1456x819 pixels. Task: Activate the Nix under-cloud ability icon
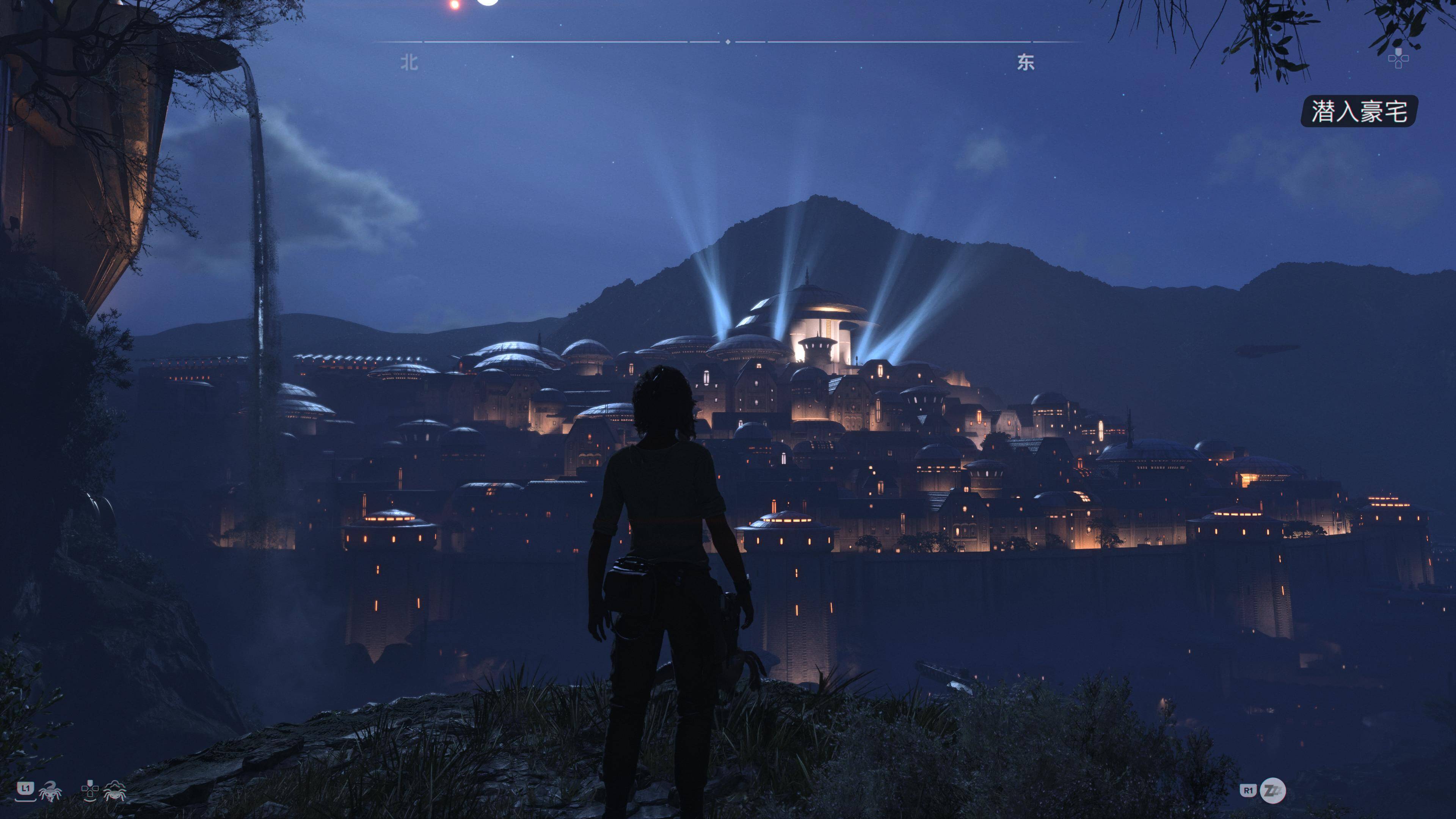(114, 790)
